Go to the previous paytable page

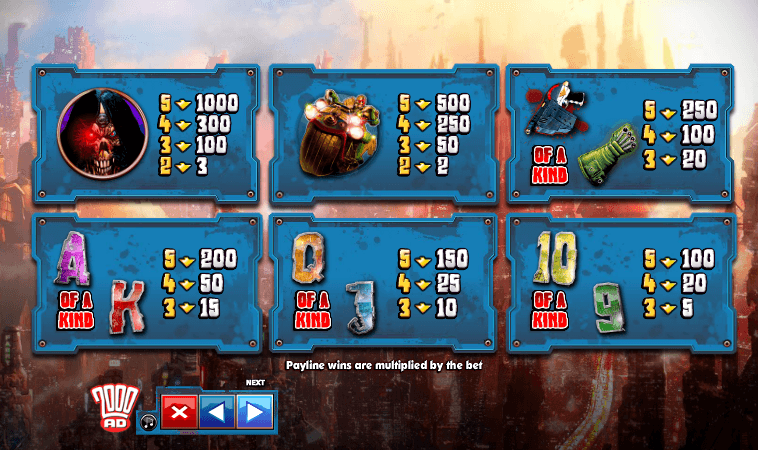[x=216, y=412]
